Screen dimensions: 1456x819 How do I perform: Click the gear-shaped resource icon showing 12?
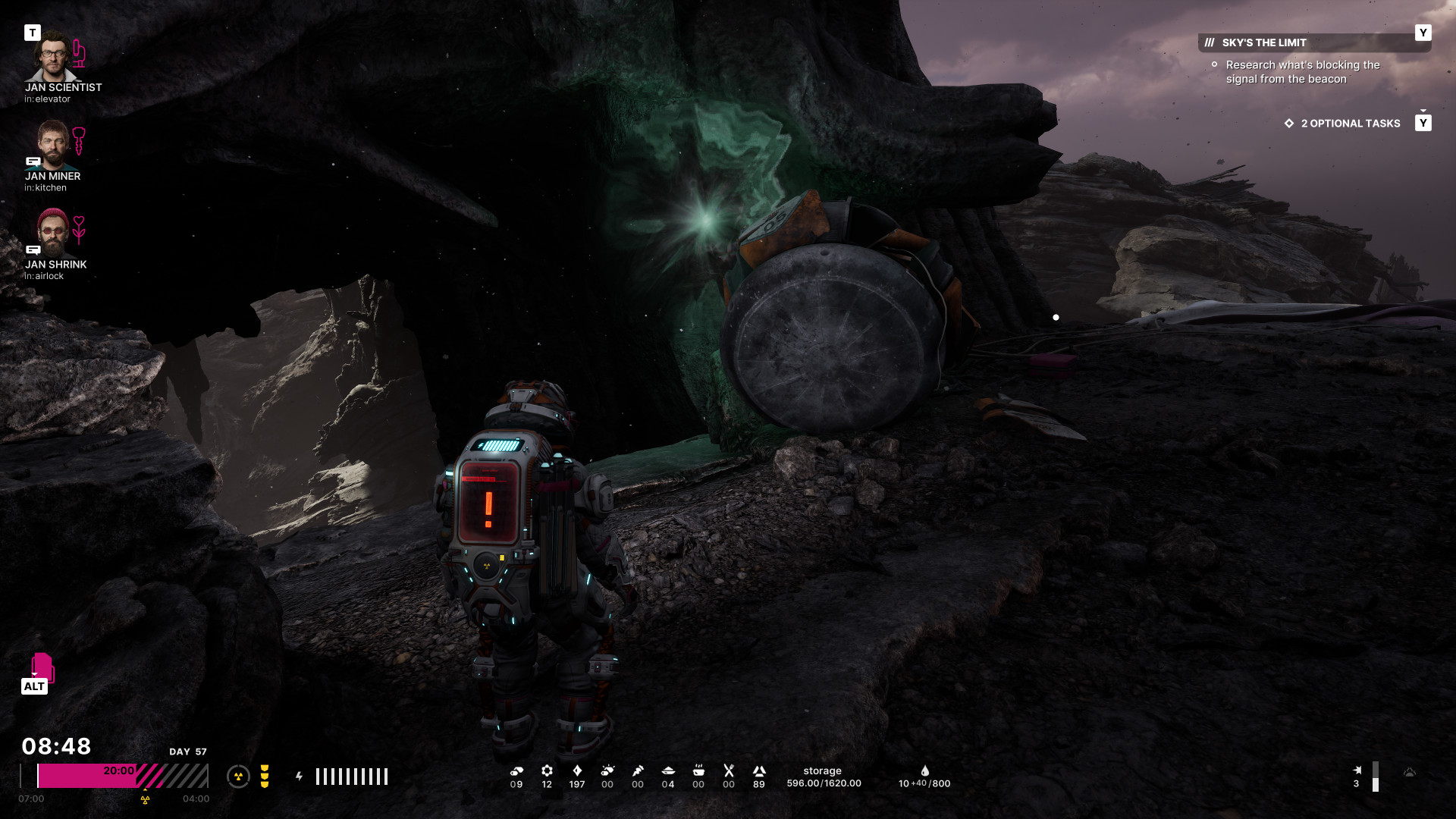pos(547,771)
